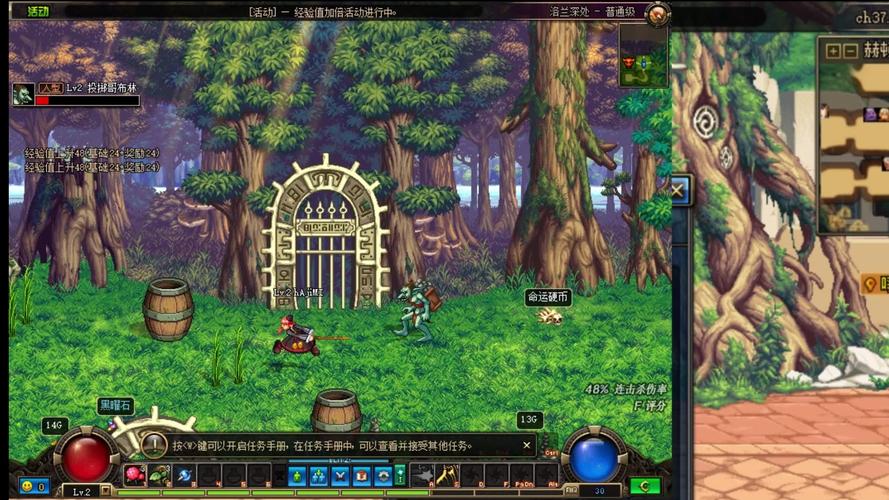Click the dungeon room minimap
This screenshot has height=500, width=889.
[x=643, y=55]
